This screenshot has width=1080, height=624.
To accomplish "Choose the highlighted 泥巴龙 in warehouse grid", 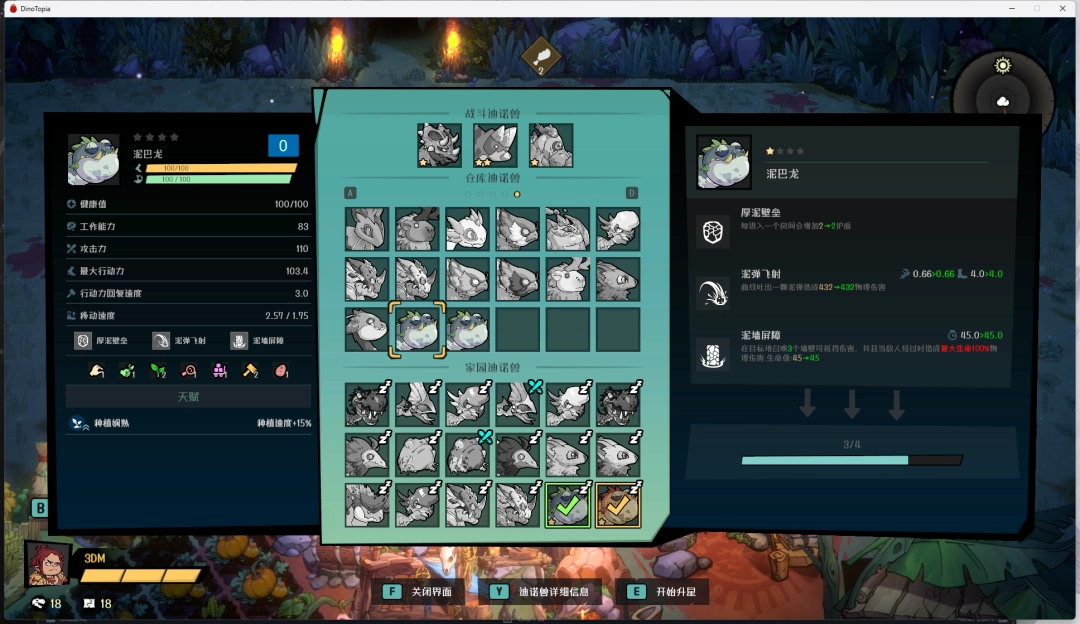I will [417, 329].
